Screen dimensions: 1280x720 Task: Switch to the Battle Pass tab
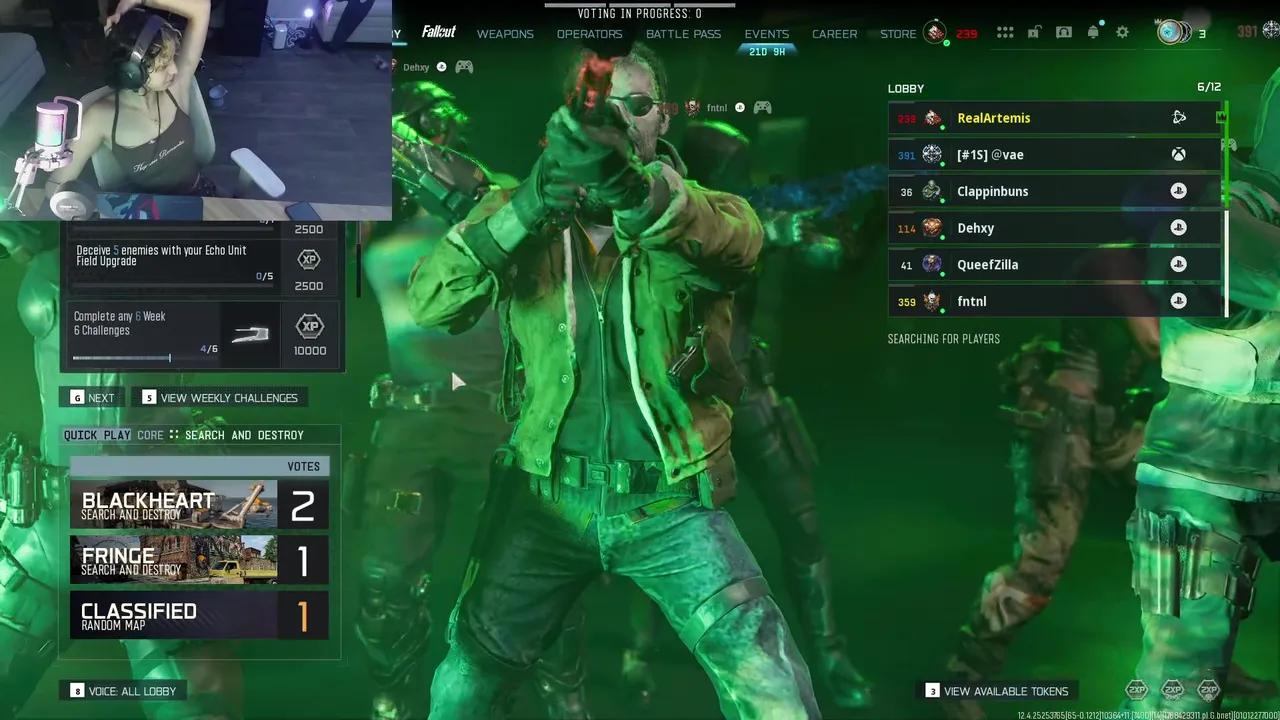(x=683, y=33)
